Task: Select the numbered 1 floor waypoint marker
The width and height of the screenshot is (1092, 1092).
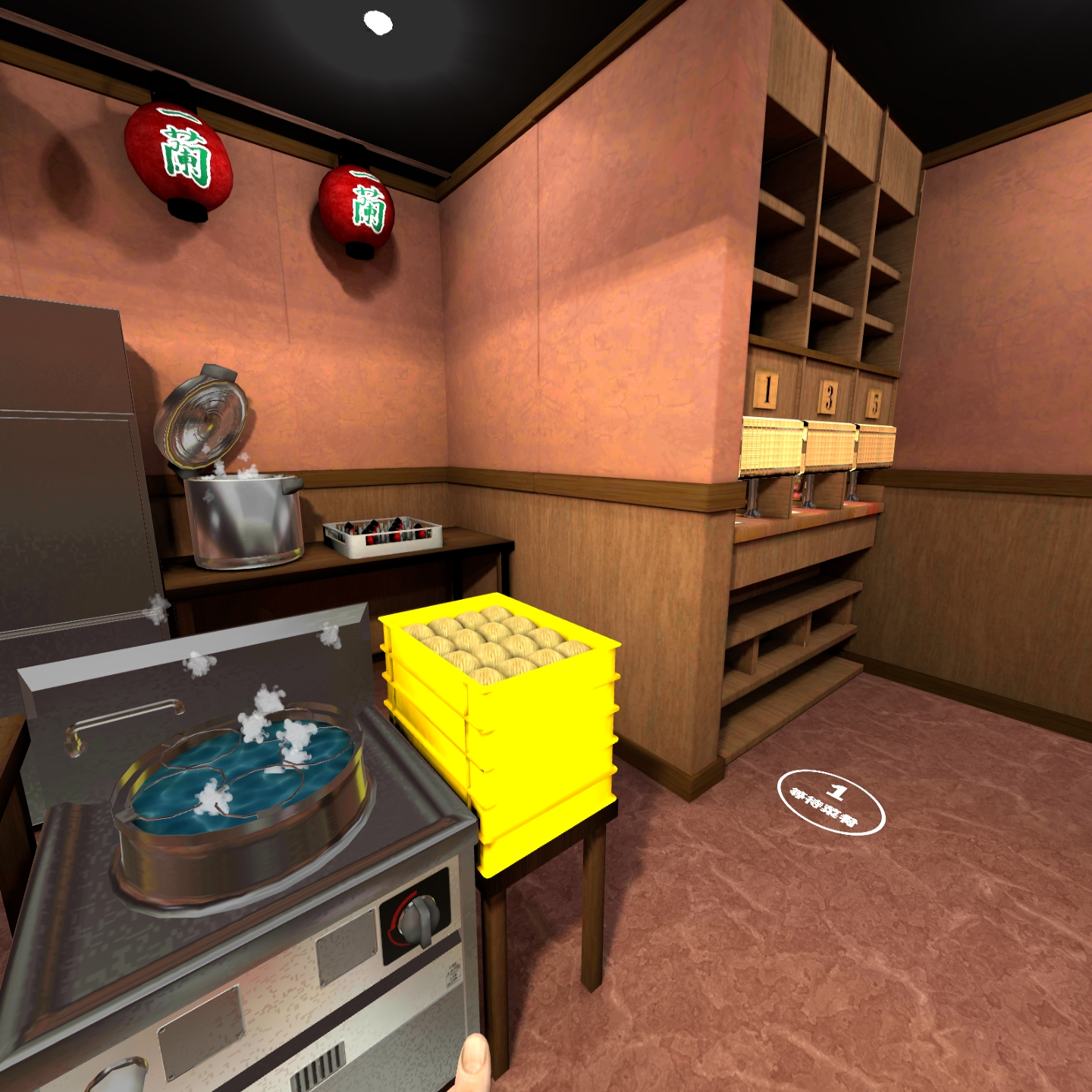Action: click(x=831, y=802)
